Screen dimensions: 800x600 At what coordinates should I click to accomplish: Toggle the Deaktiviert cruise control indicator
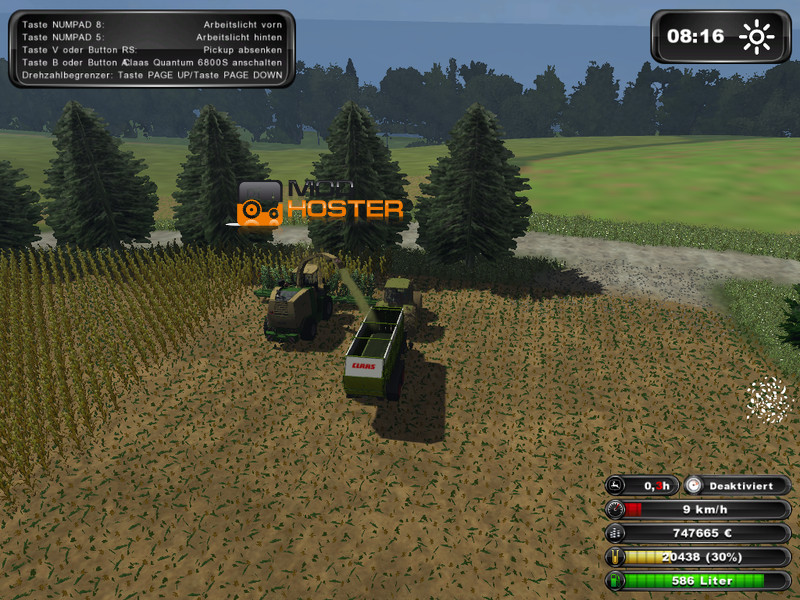pyautogui.click(x=738, y=485)
